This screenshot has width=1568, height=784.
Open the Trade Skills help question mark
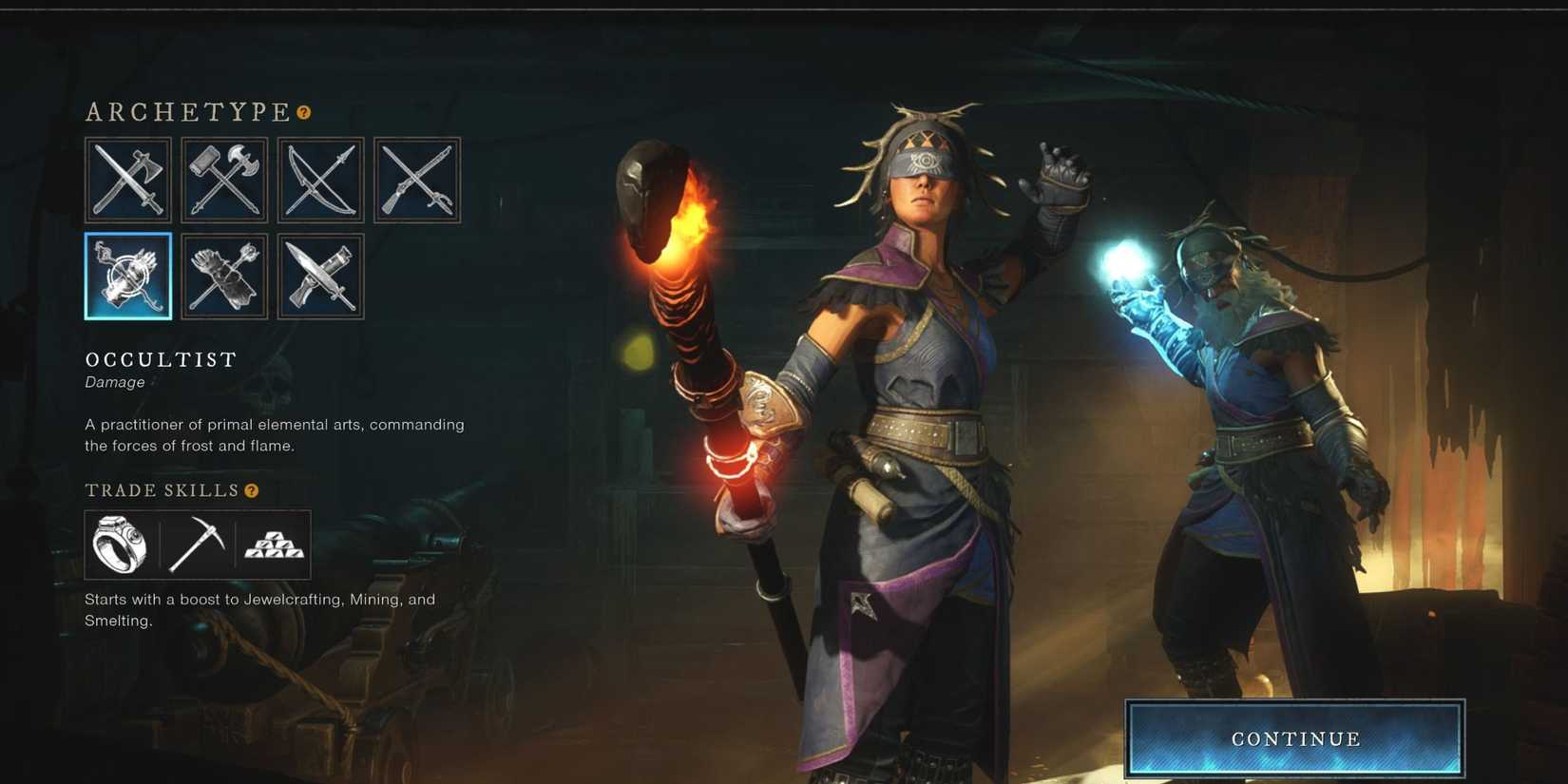point(250,491)
